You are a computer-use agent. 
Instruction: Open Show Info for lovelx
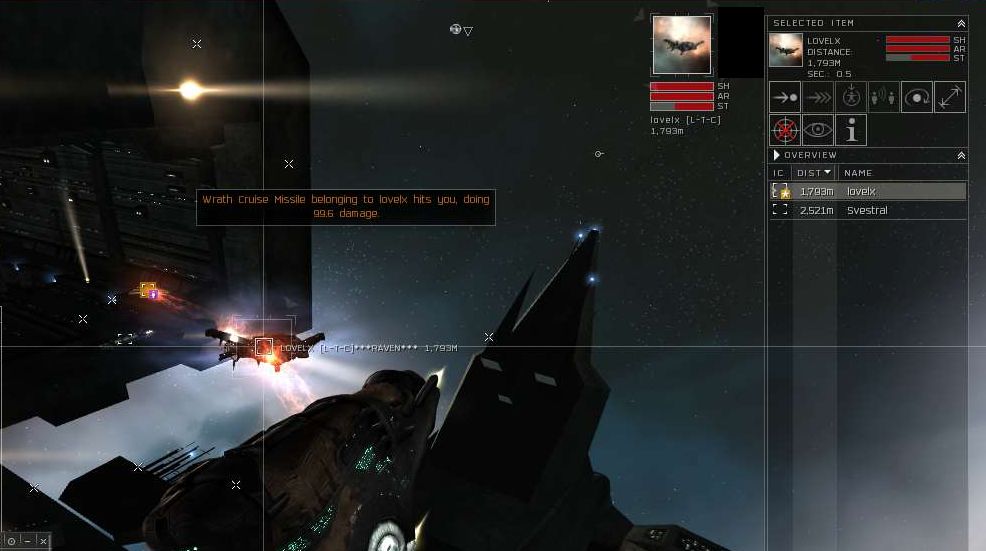[x=851, y=130]
